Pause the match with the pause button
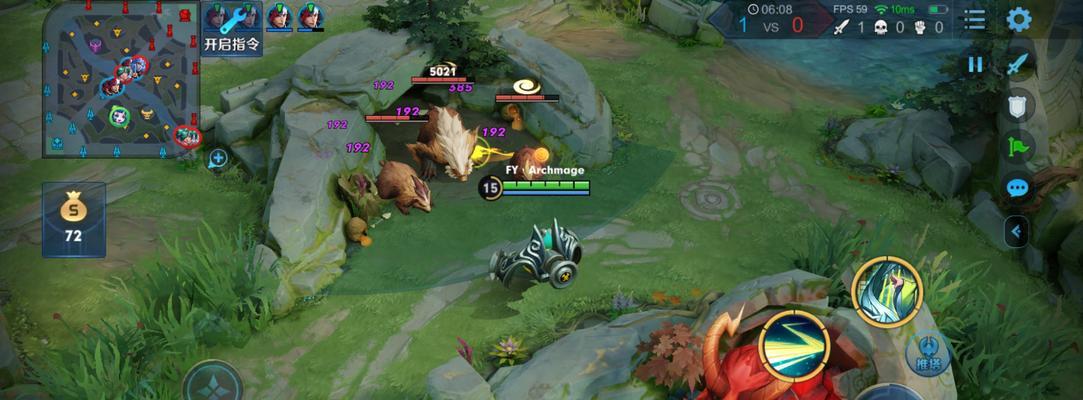The image size is (1083, 400). (x=975, y=65)
